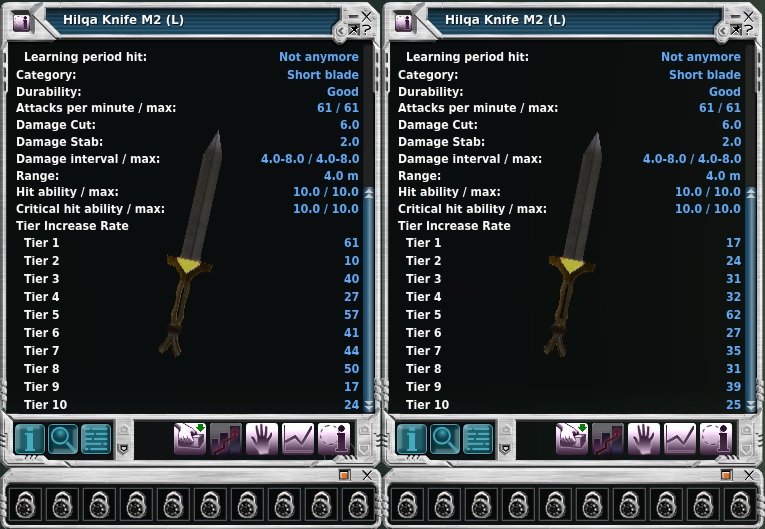Click scrollbar up arrow in Tier 1 17 window
This screenshot has width=765, height=529.
(751, 192)
